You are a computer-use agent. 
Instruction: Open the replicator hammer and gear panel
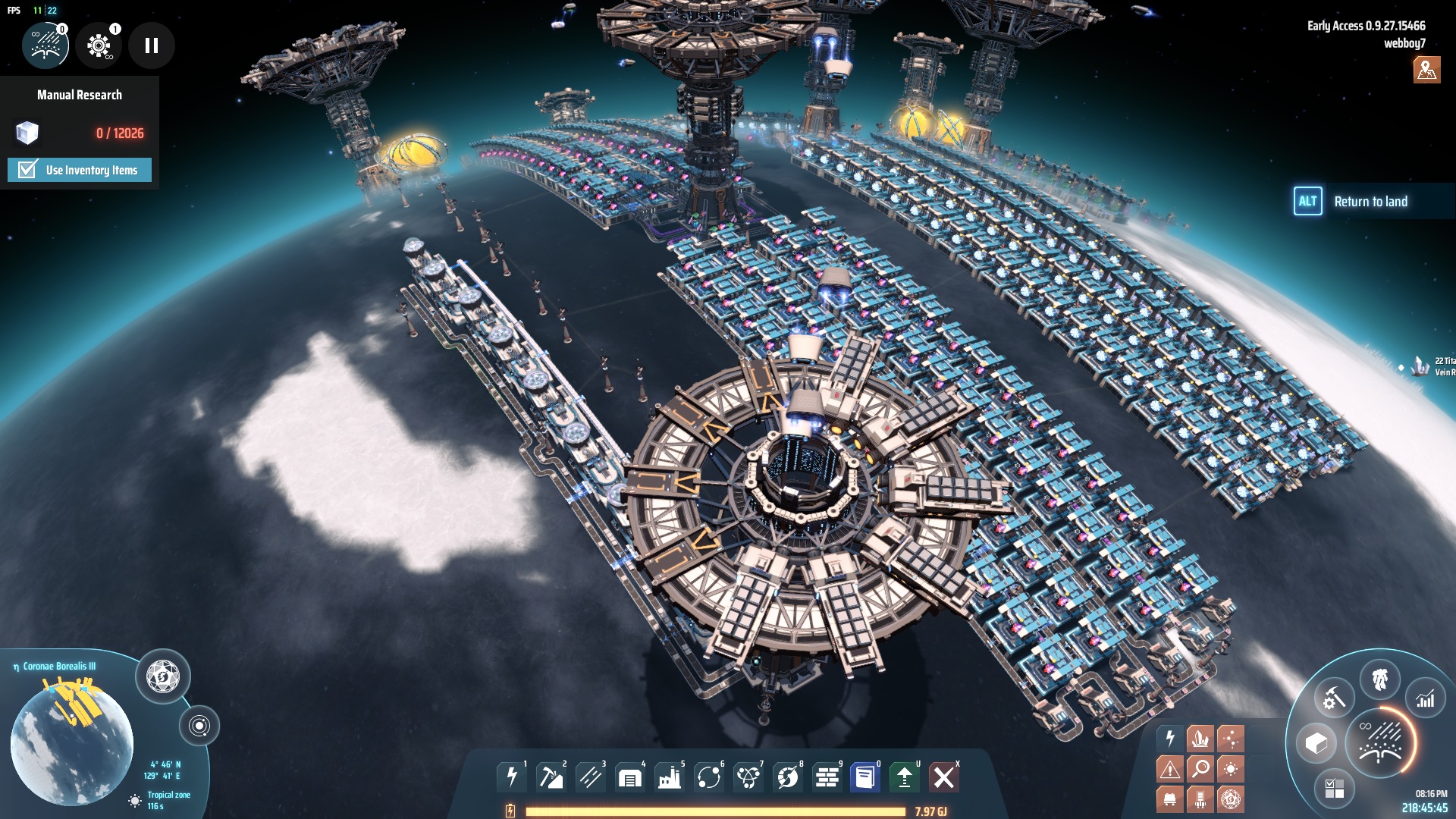[1334, 698]
